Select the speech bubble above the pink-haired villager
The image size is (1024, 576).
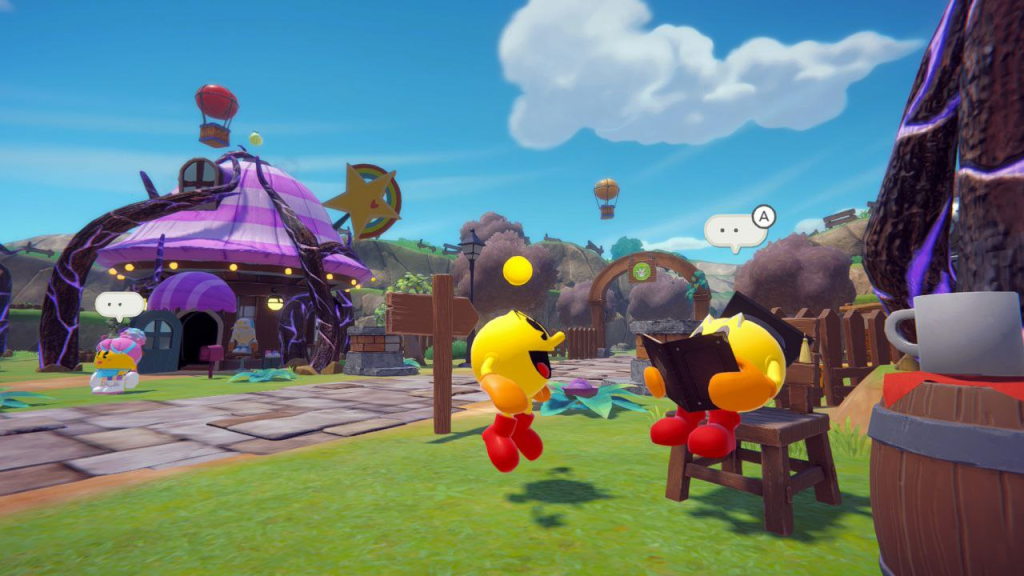click(x=119, y=304)
